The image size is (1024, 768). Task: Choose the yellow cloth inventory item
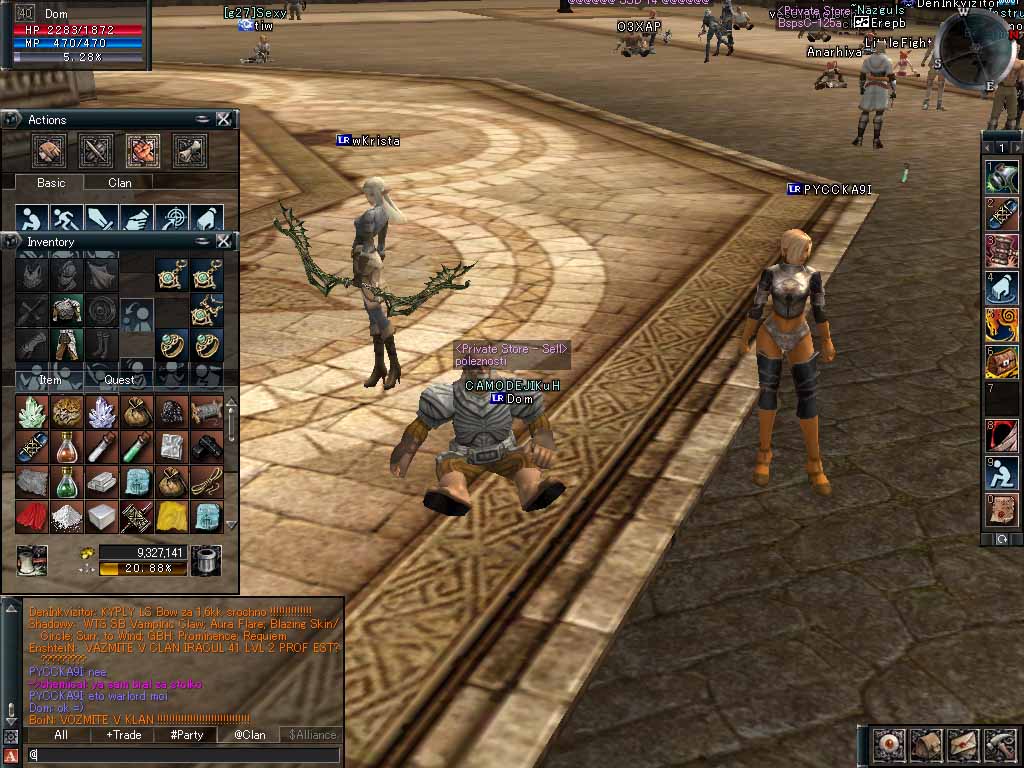click(x=172, y=515)
